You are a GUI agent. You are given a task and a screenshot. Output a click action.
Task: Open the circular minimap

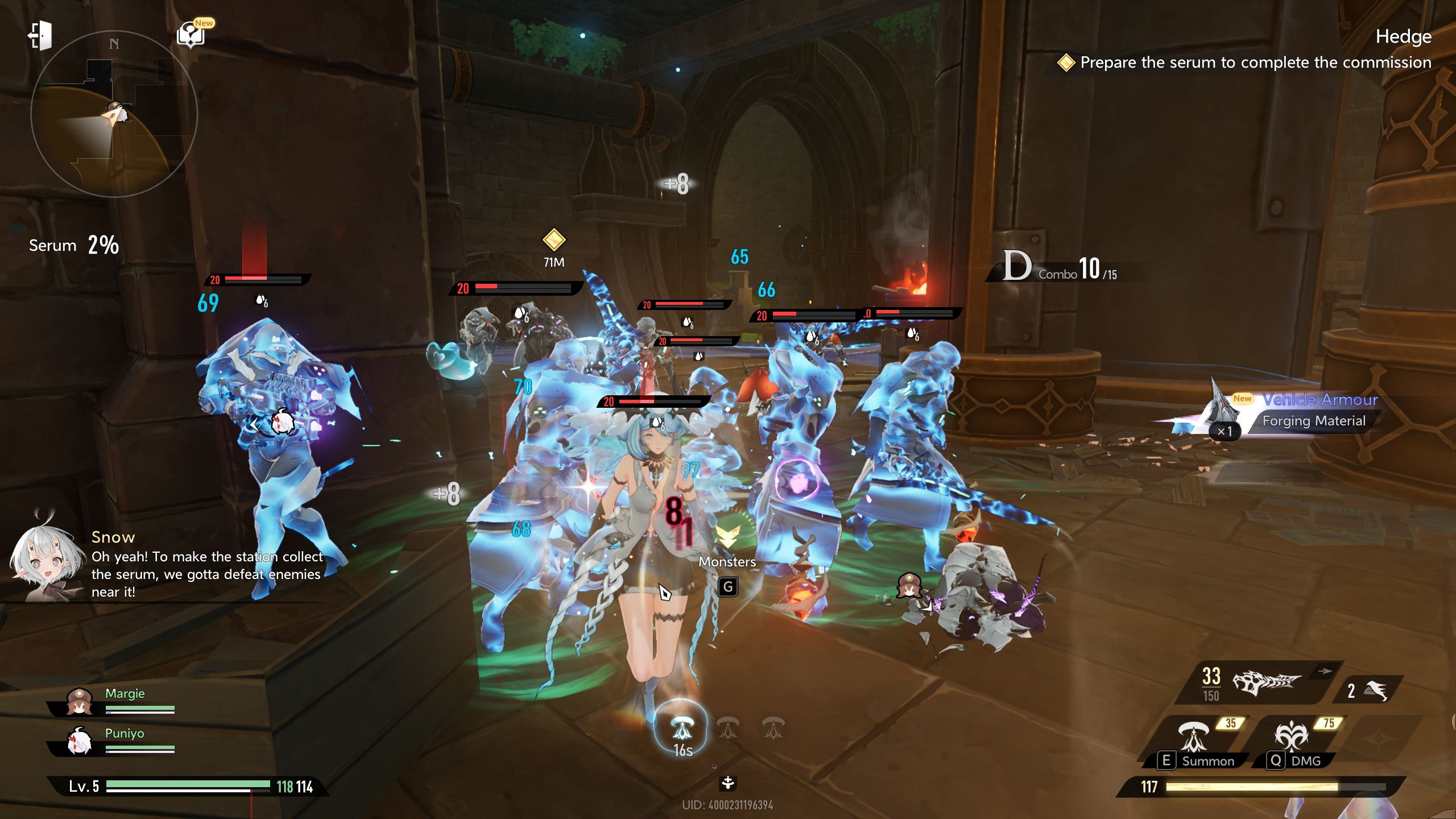point(114,114)
